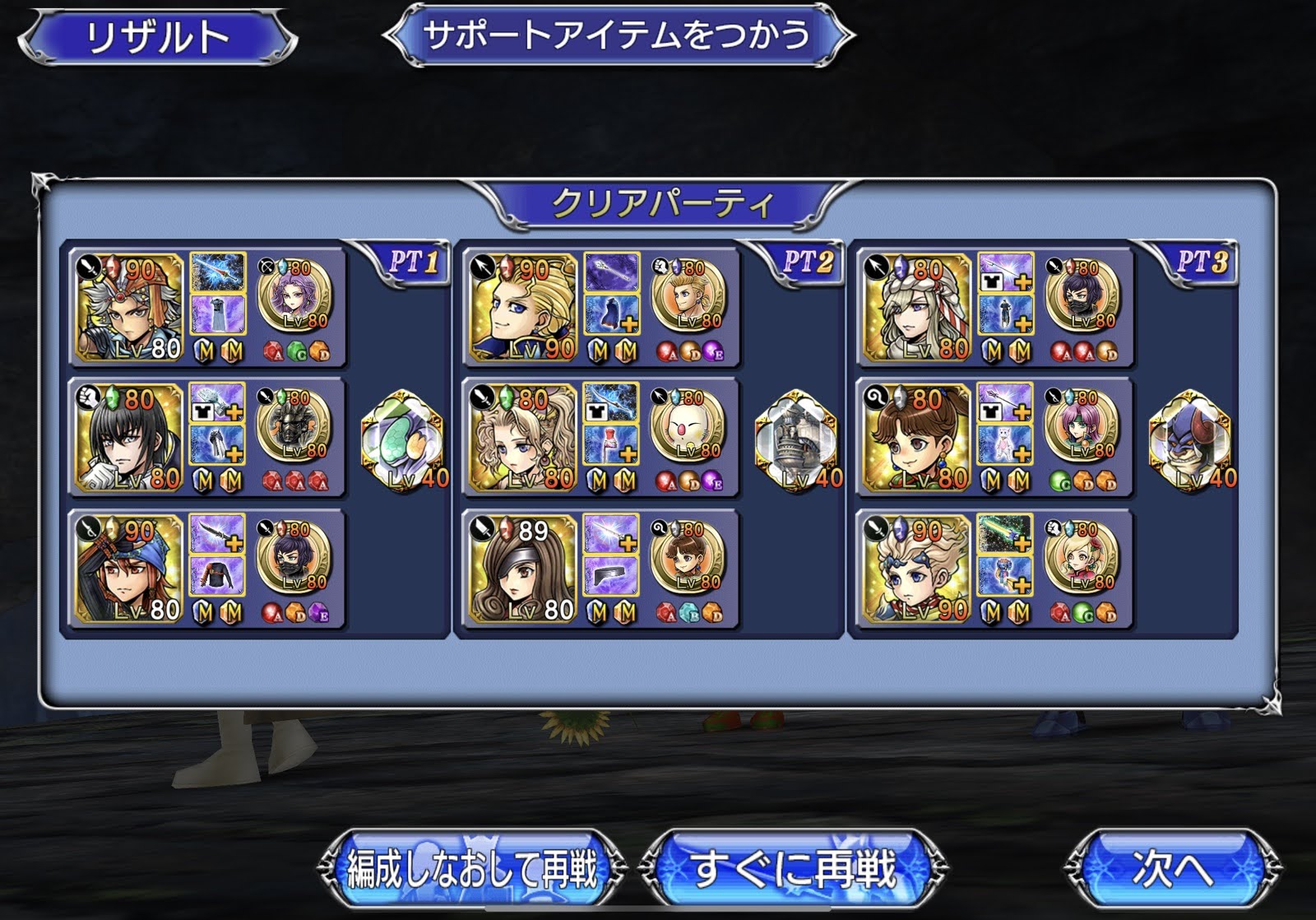Viewport: 1316px width, 920px height.
Task: Open the PT1 party label
Action: (412, 263)
